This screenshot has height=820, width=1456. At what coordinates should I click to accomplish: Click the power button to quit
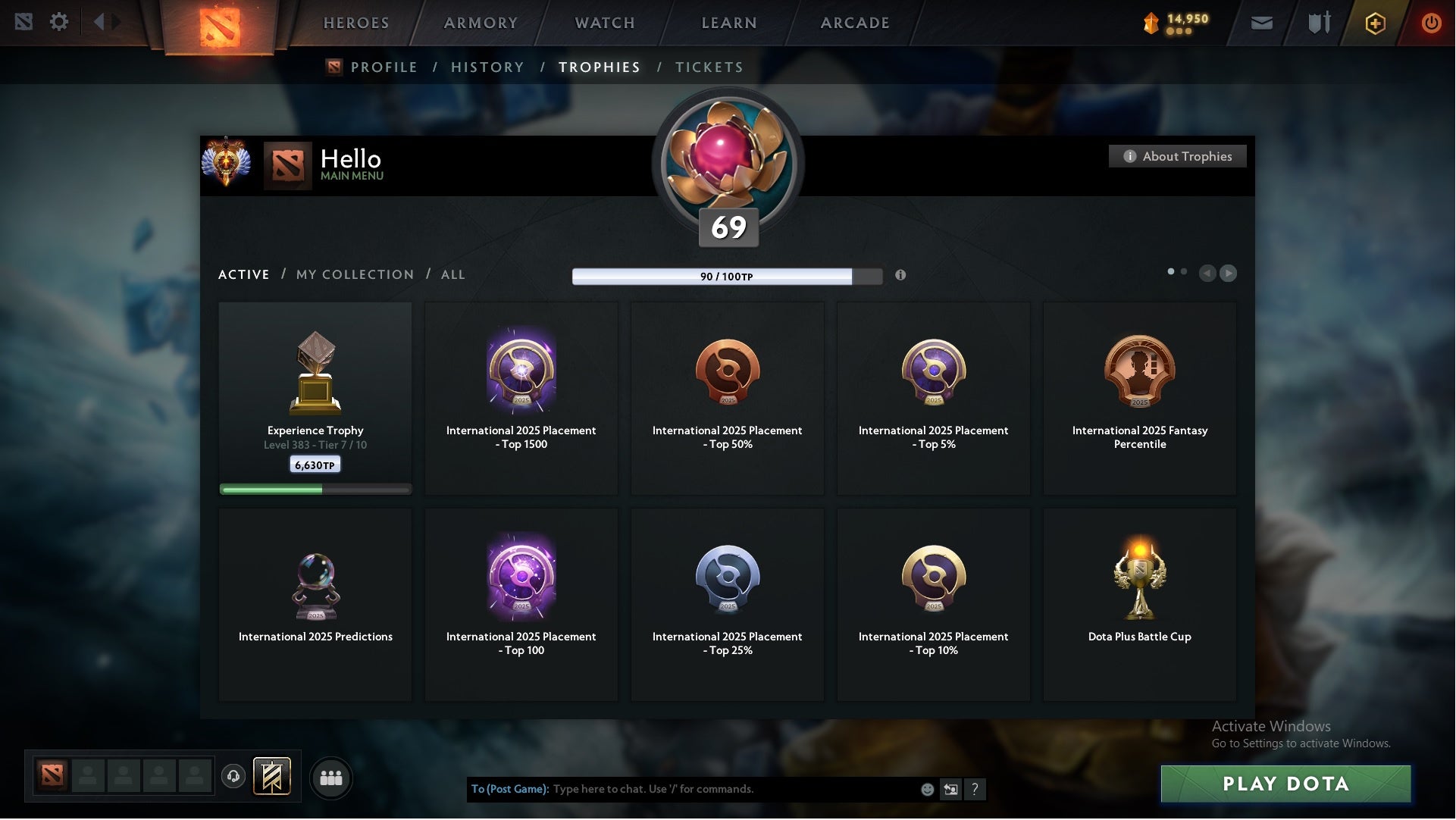click(1432, 23)
